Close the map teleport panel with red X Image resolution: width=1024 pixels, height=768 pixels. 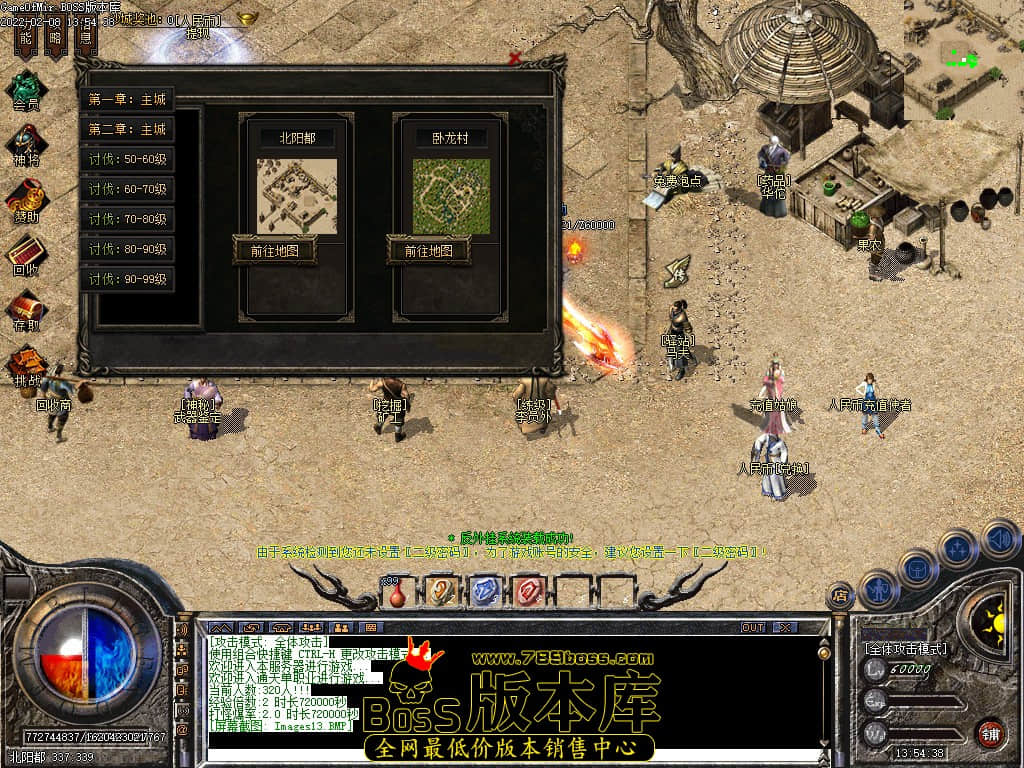[x=515, y=59]
